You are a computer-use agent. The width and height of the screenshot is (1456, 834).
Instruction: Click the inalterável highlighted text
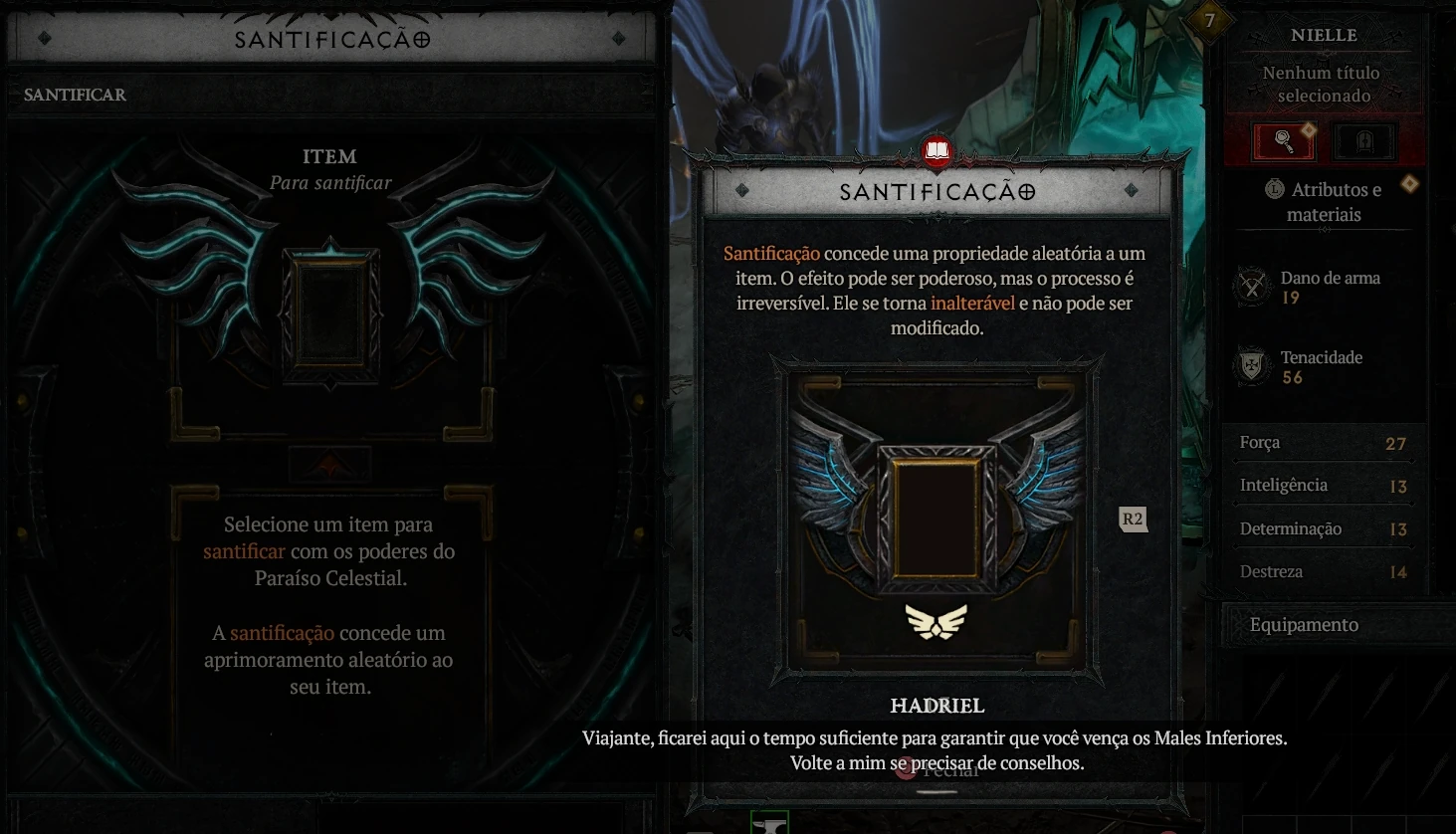coord(972,304)
